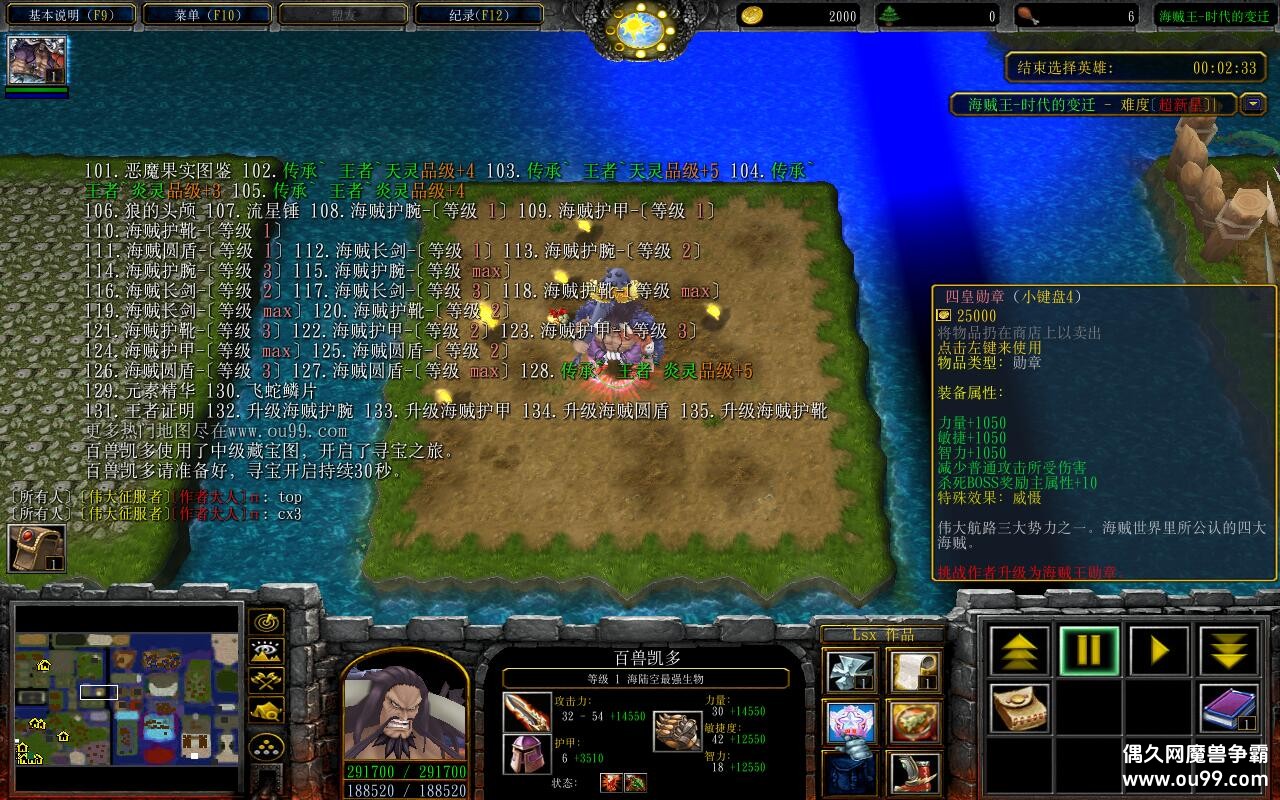Image resolution: width=1280 pixels, height=800 pixels.
Task: Toggle terrain view beside the minimap
Action: pyautogui.click(x=266, y=652)
